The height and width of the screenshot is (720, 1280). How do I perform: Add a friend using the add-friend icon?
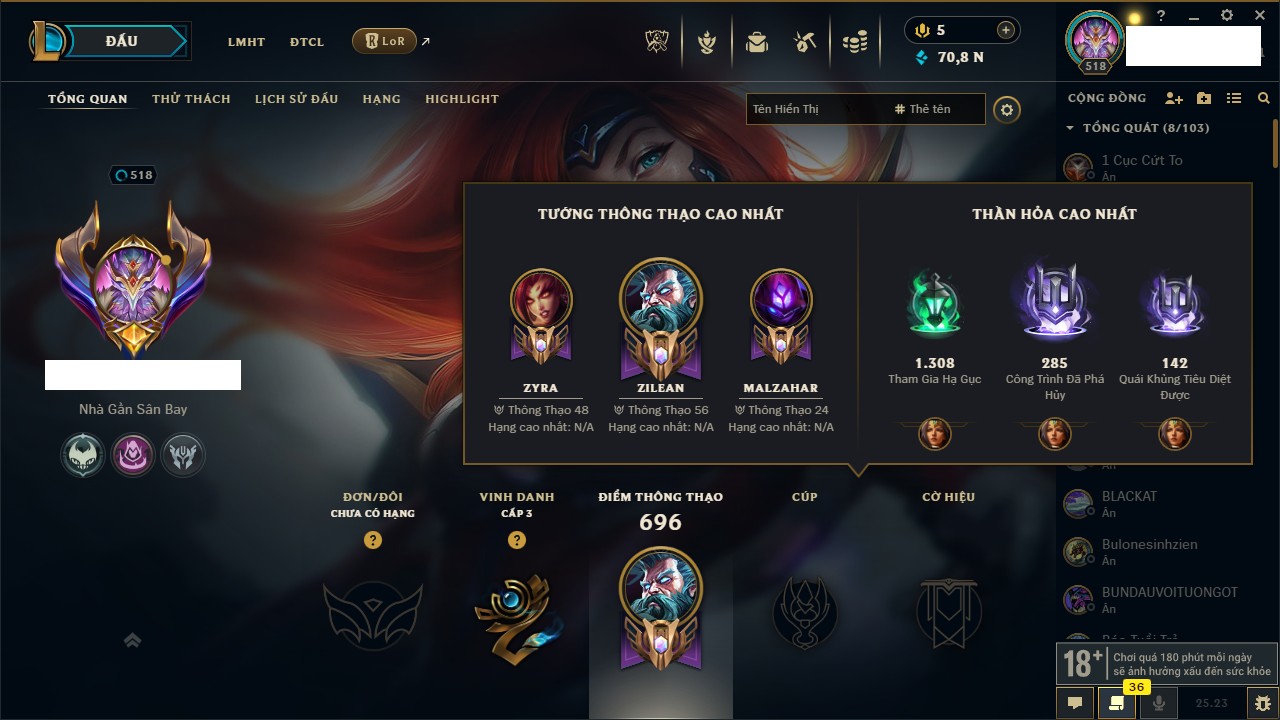(x=1174, y=99)
